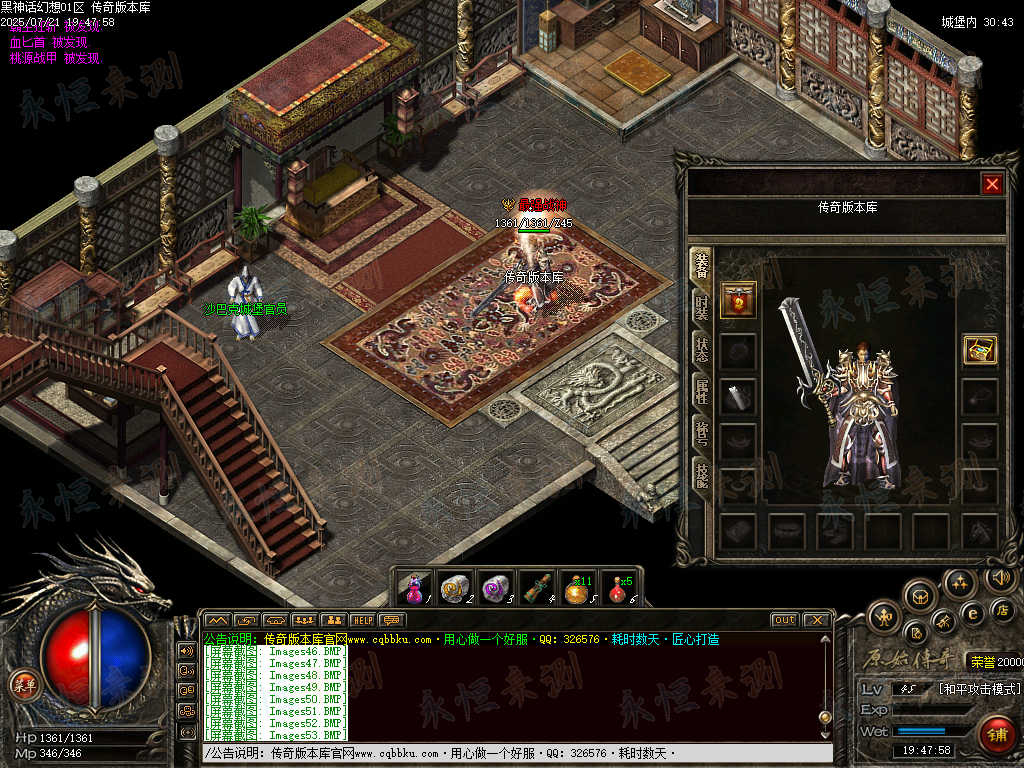The width and height of the screenshot is (1024, 768).
Task: Use the golden orb item stacked x11
Action: tap(576, 589)
